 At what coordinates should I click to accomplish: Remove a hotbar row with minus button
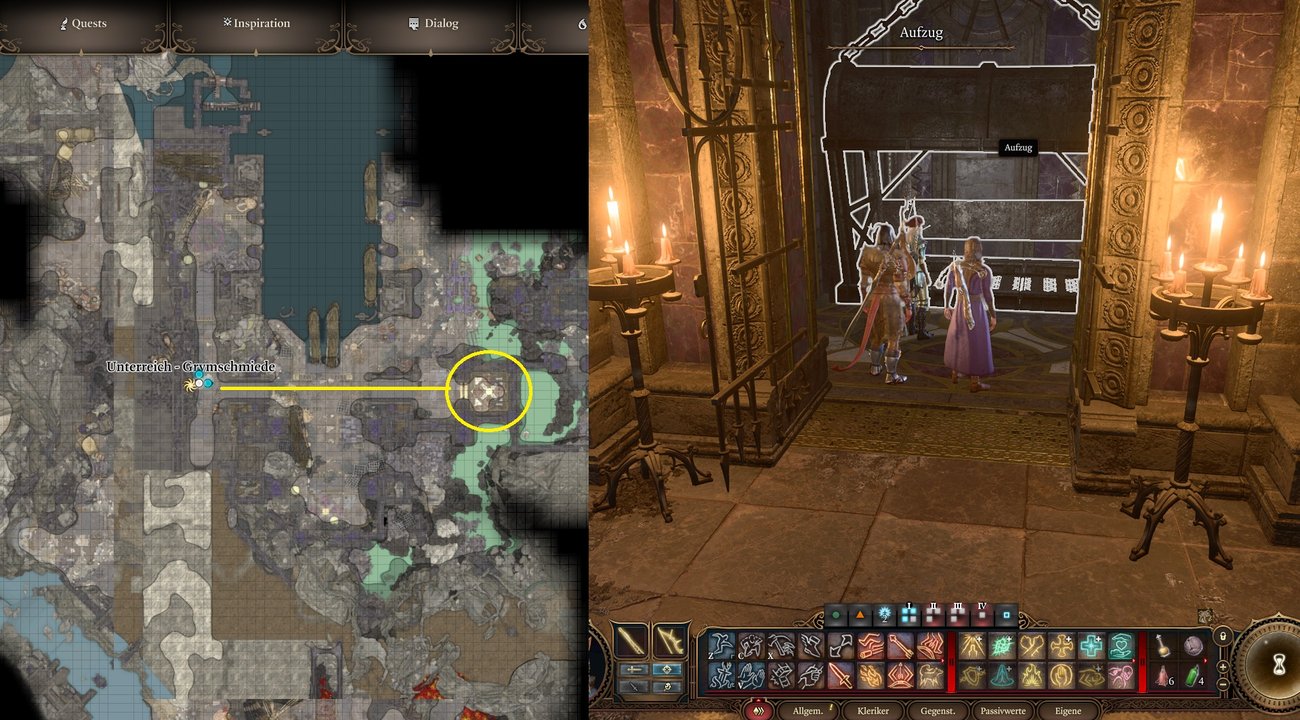click(1221, 684)
